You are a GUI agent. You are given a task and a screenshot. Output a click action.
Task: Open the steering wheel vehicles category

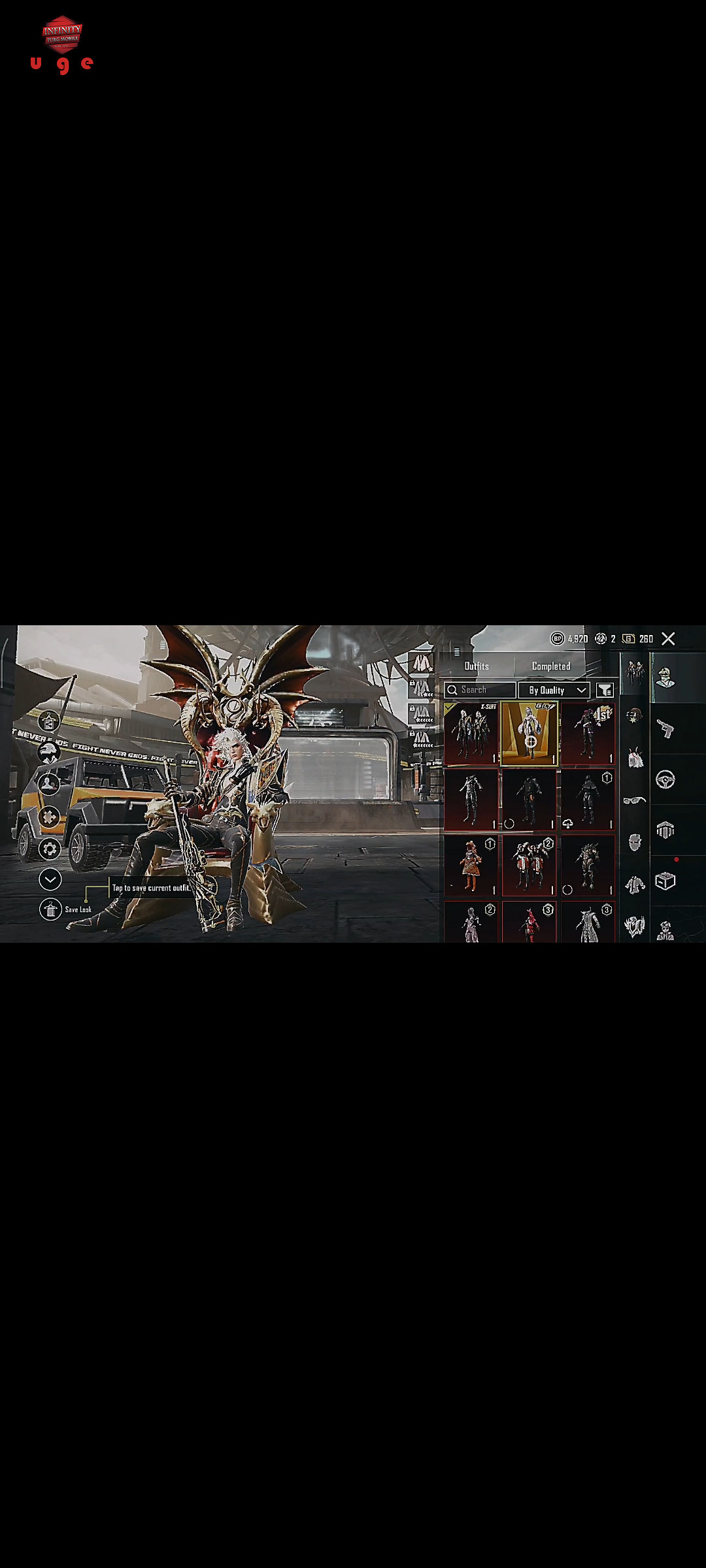(665, 779)
